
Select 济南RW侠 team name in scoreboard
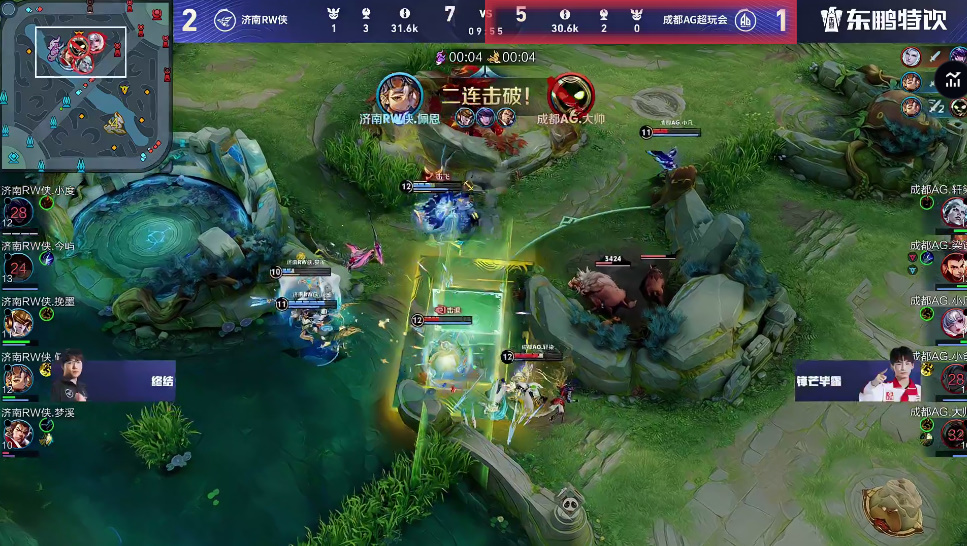264,20
